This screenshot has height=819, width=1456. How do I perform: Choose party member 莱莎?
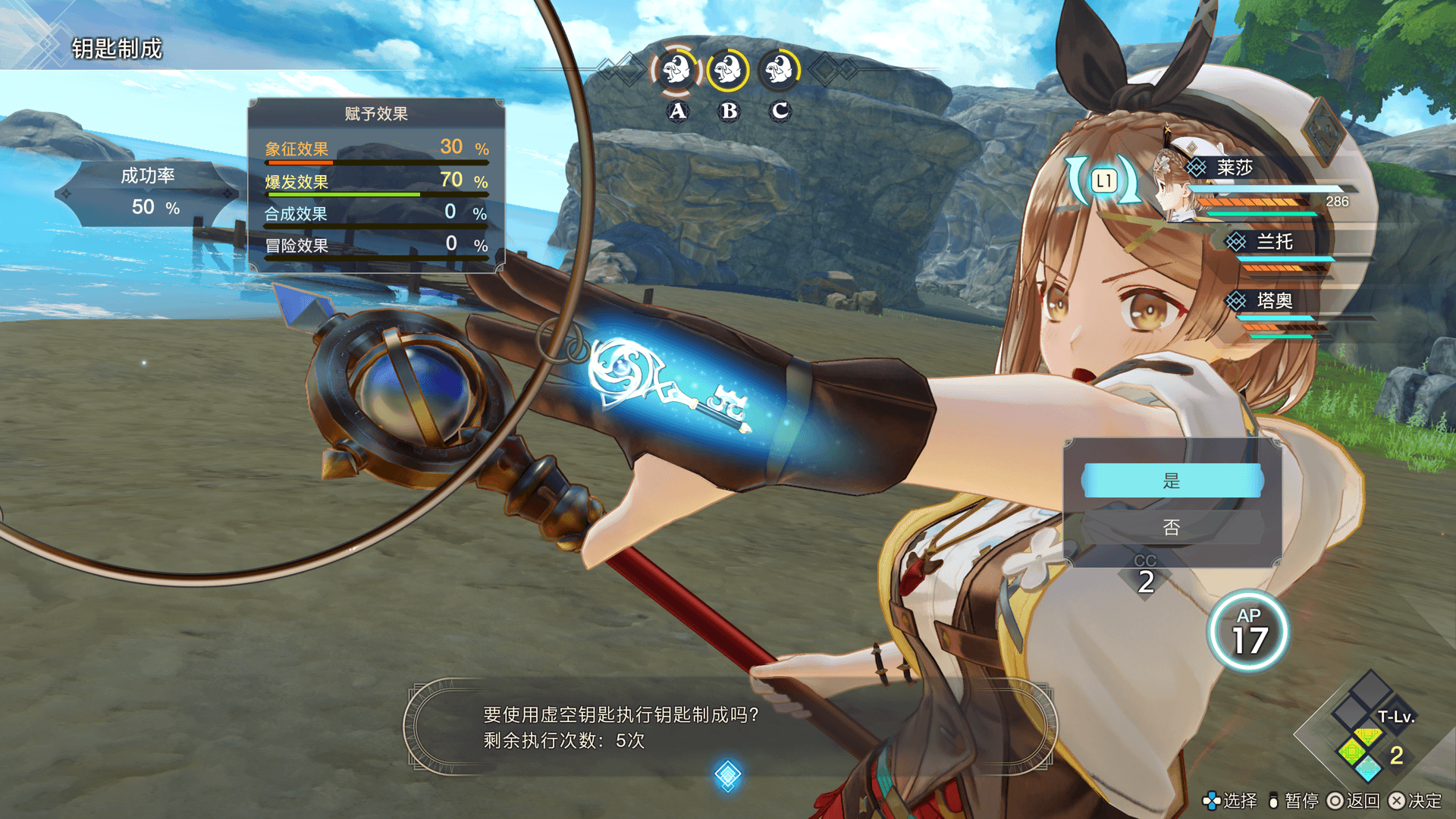pyautogui.click(x=1234, y=168)
